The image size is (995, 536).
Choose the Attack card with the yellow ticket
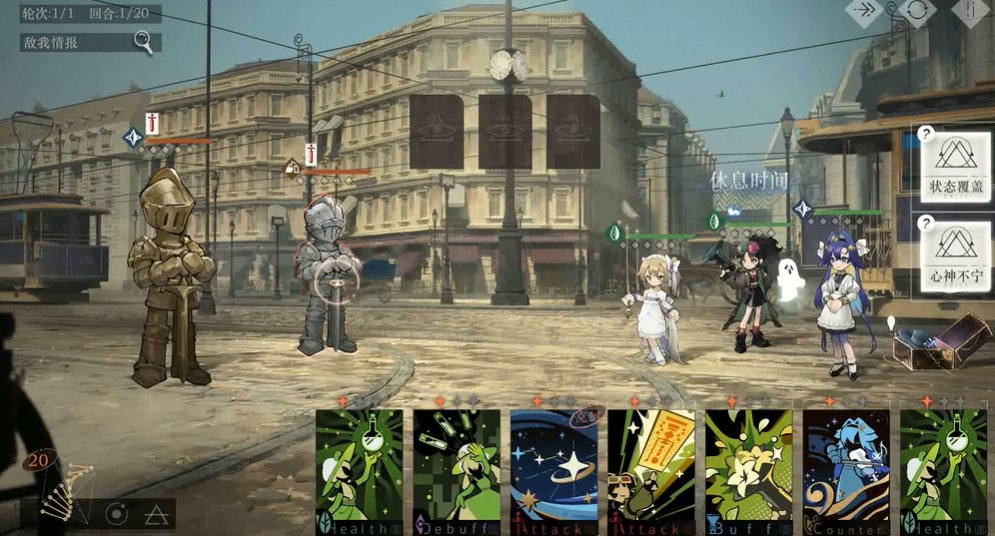651,472
